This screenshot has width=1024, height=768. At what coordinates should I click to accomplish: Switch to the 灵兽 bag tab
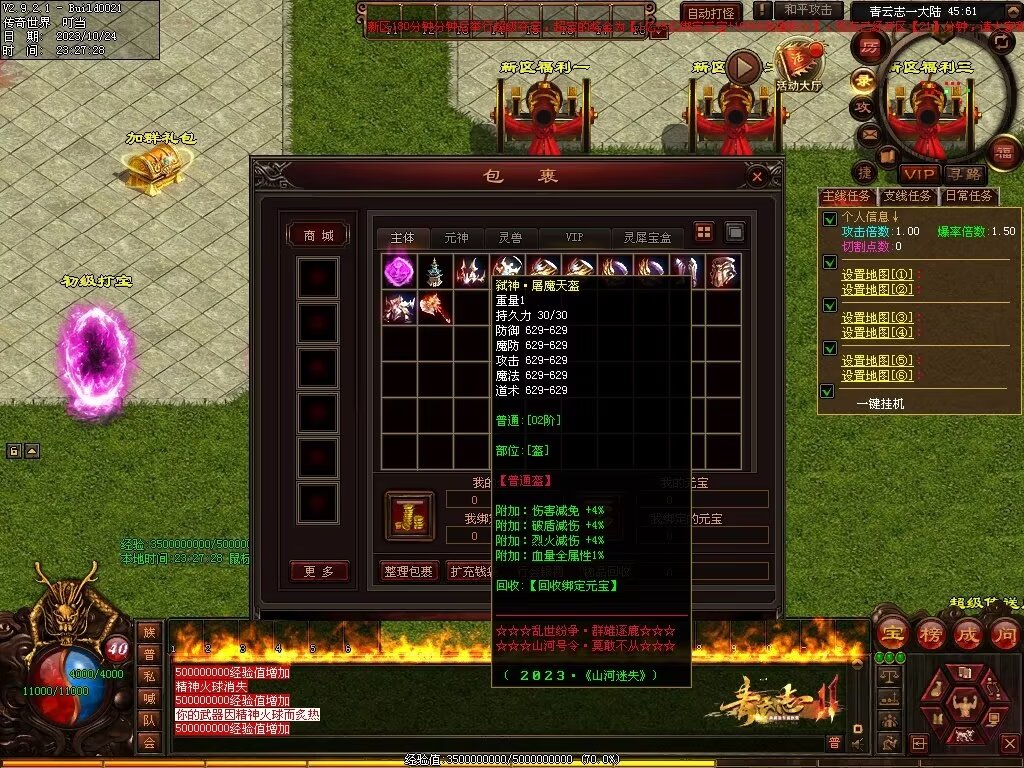(510, 238)
